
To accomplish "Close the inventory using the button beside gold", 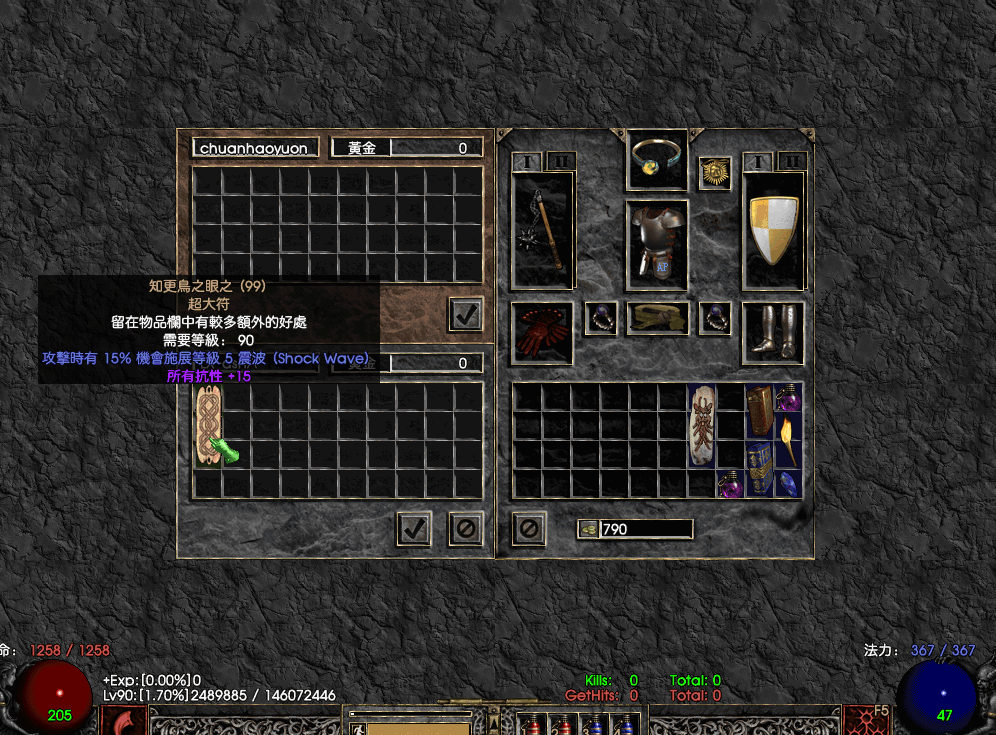I will pos(529,528).
